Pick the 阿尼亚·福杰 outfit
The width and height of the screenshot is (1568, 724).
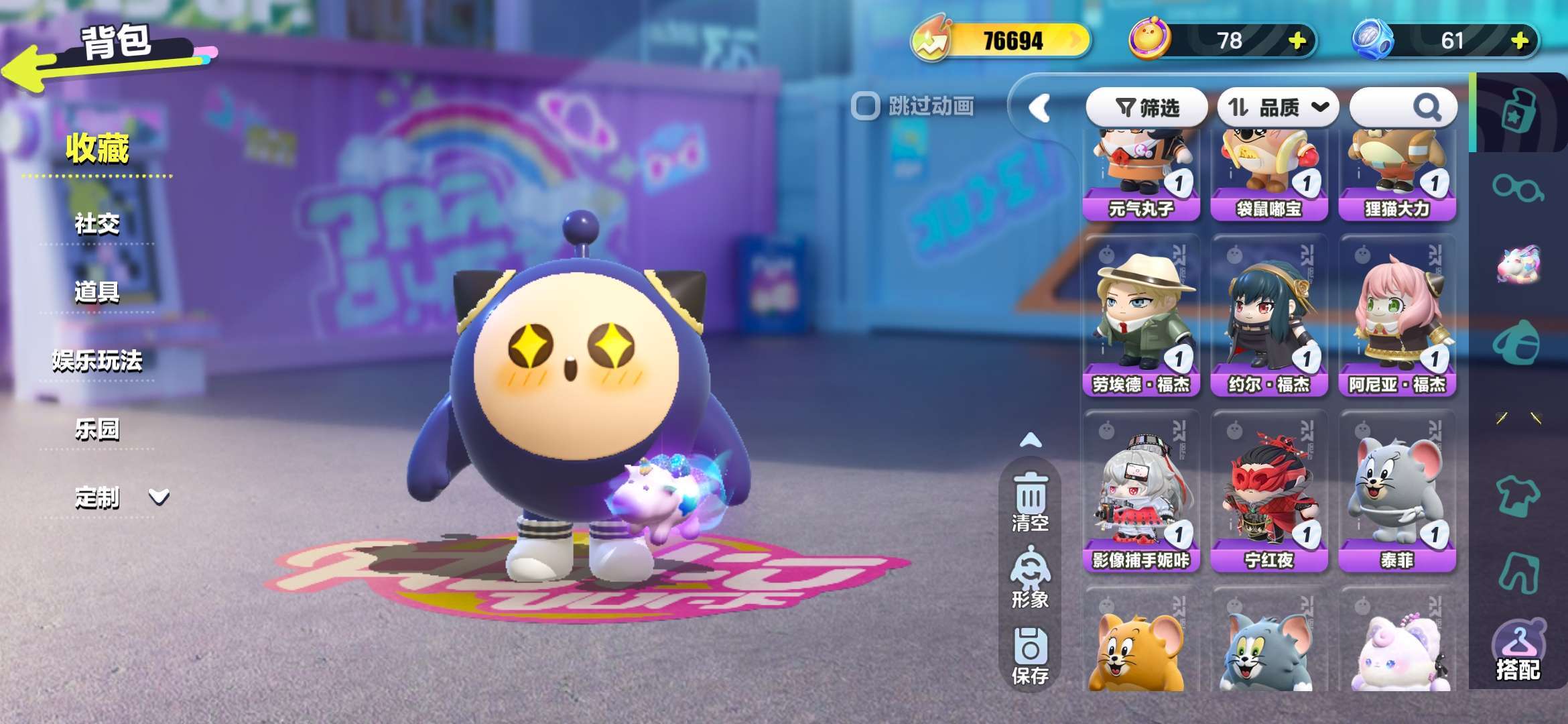[1397, 316]
